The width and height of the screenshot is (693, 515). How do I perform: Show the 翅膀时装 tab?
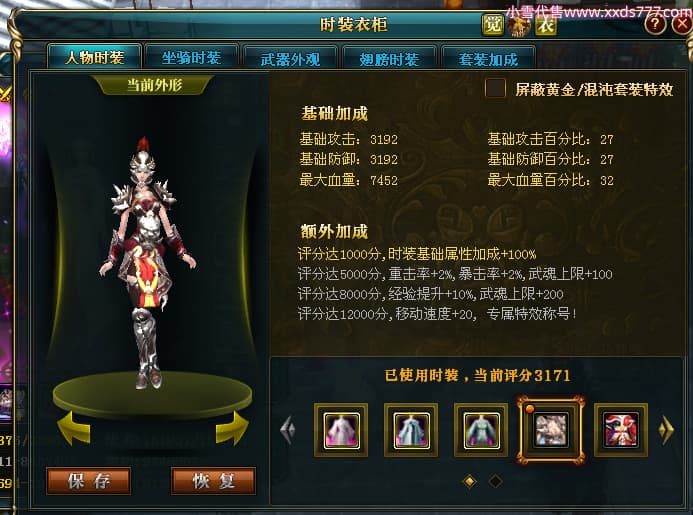point(388,58)
